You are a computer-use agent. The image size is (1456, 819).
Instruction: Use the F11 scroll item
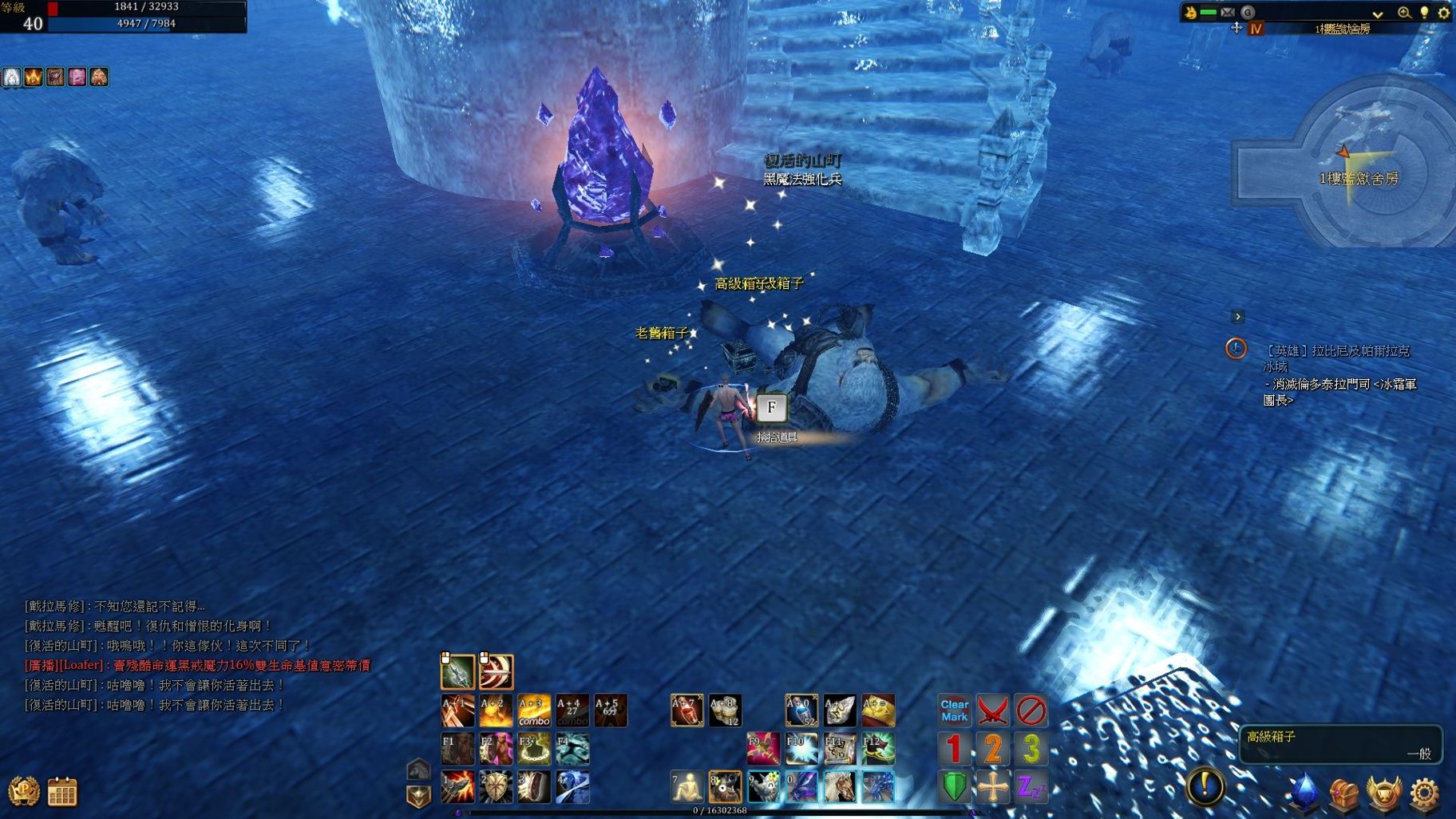(x=840, y=749)
